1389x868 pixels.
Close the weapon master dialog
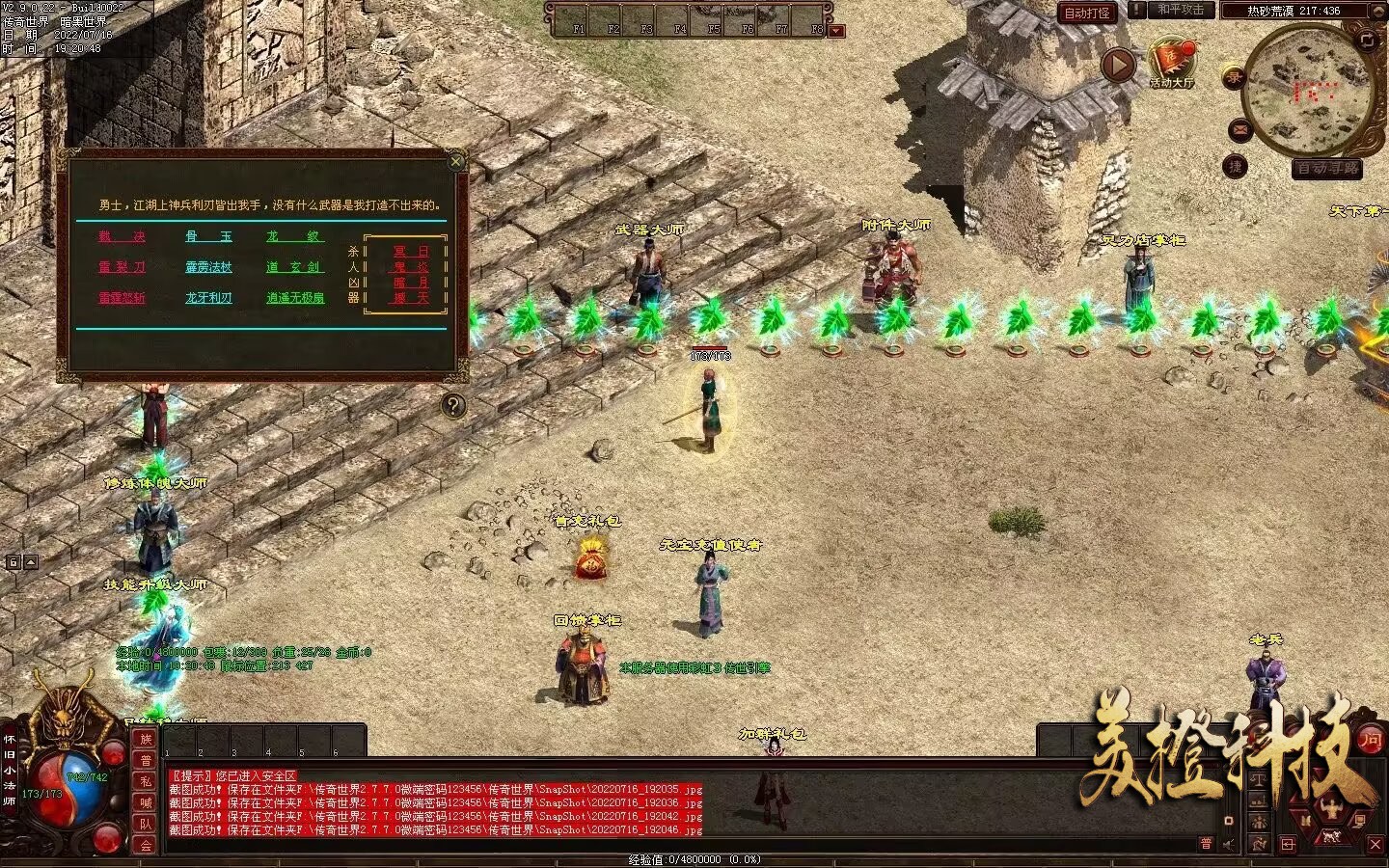(456, 162)
